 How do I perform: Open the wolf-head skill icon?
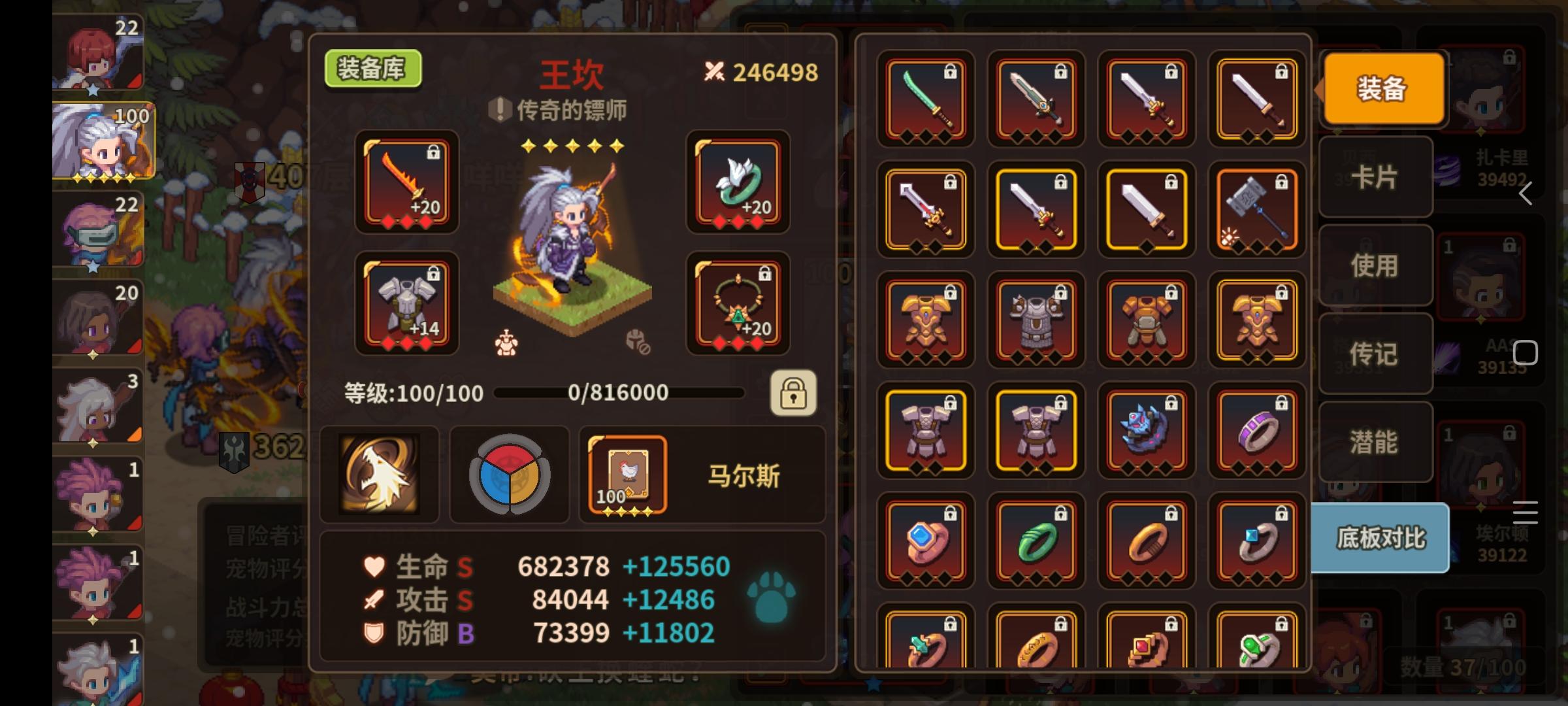380,474
